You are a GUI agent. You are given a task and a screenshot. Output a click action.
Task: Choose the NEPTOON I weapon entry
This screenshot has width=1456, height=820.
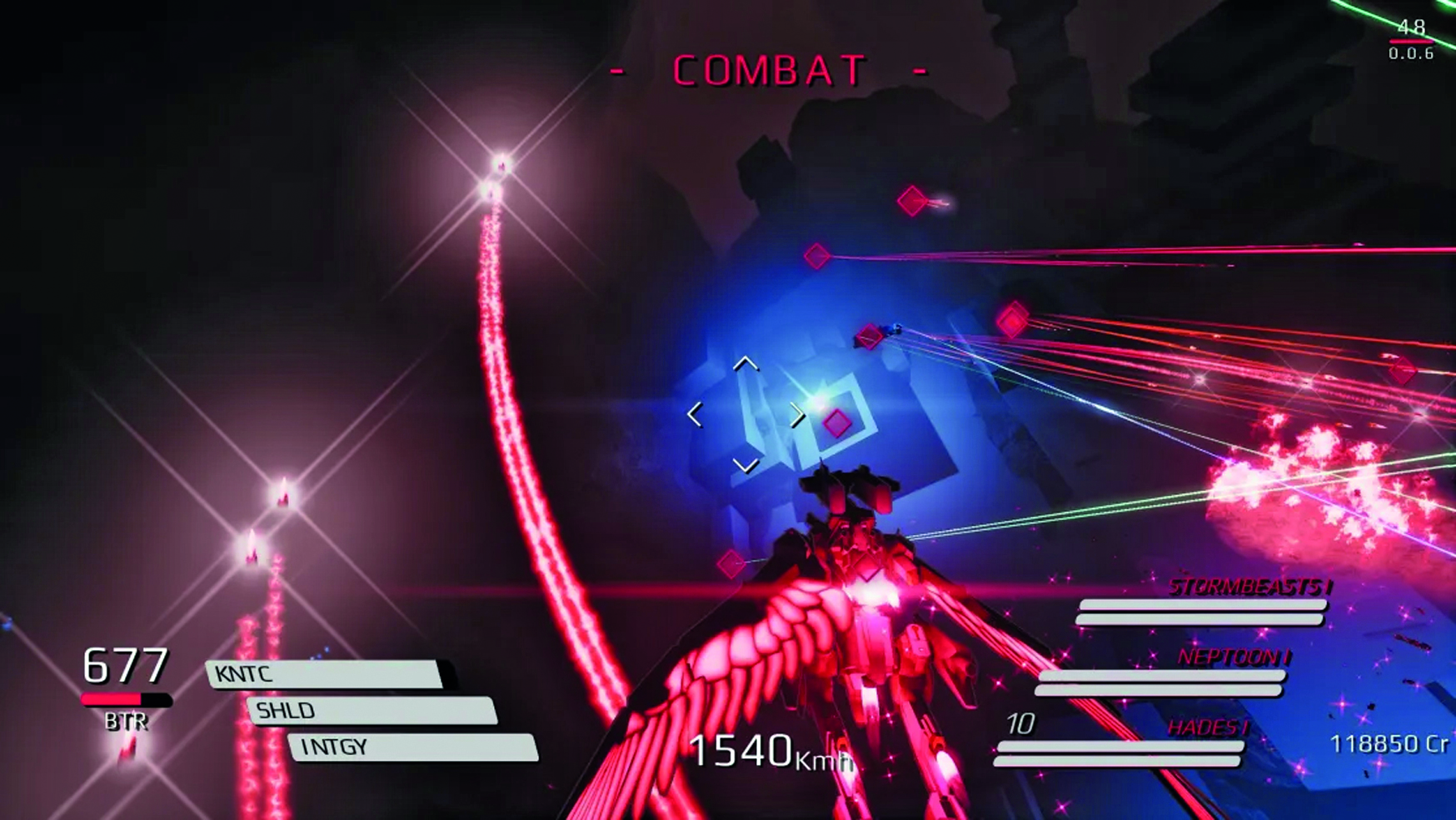1234,658
